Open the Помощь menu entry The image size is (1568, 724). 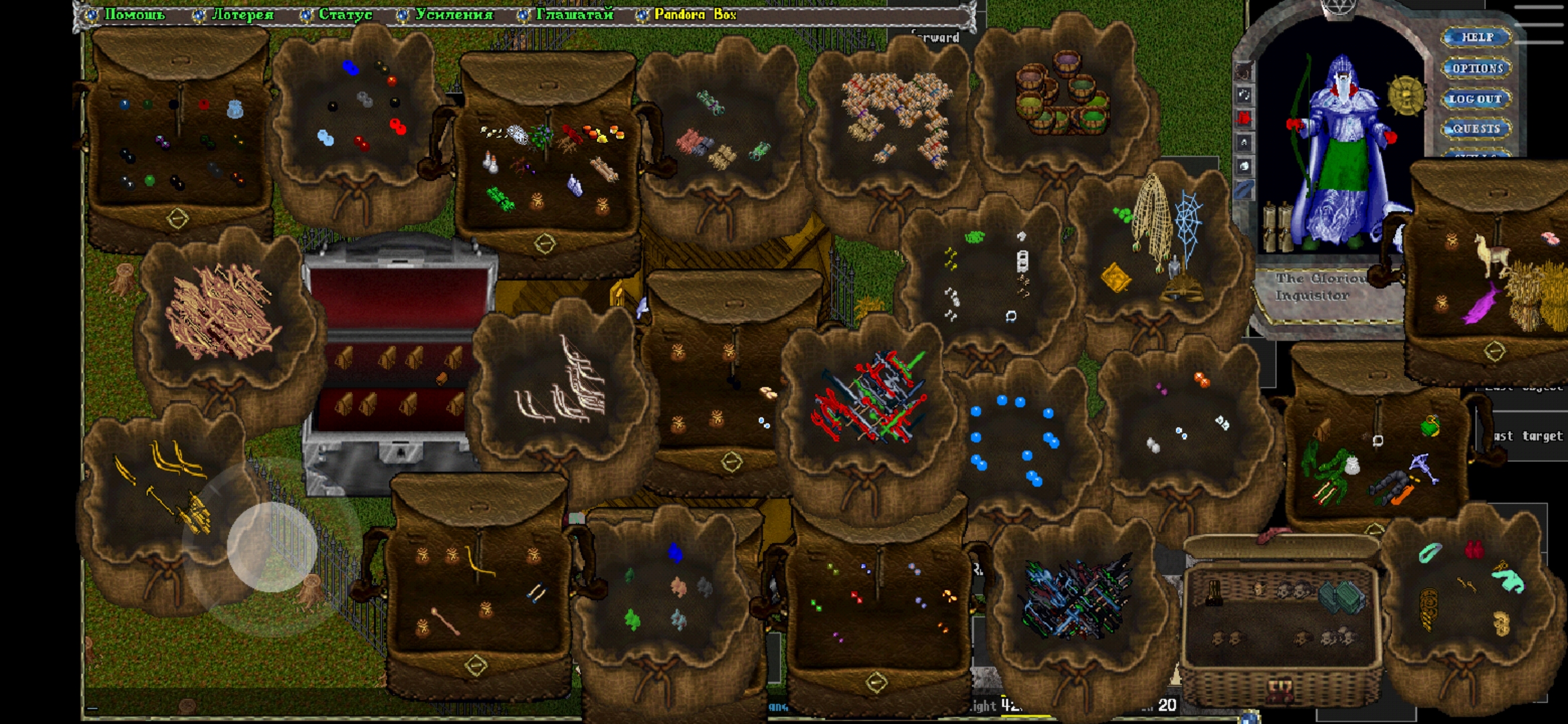[x=134, y=14]
